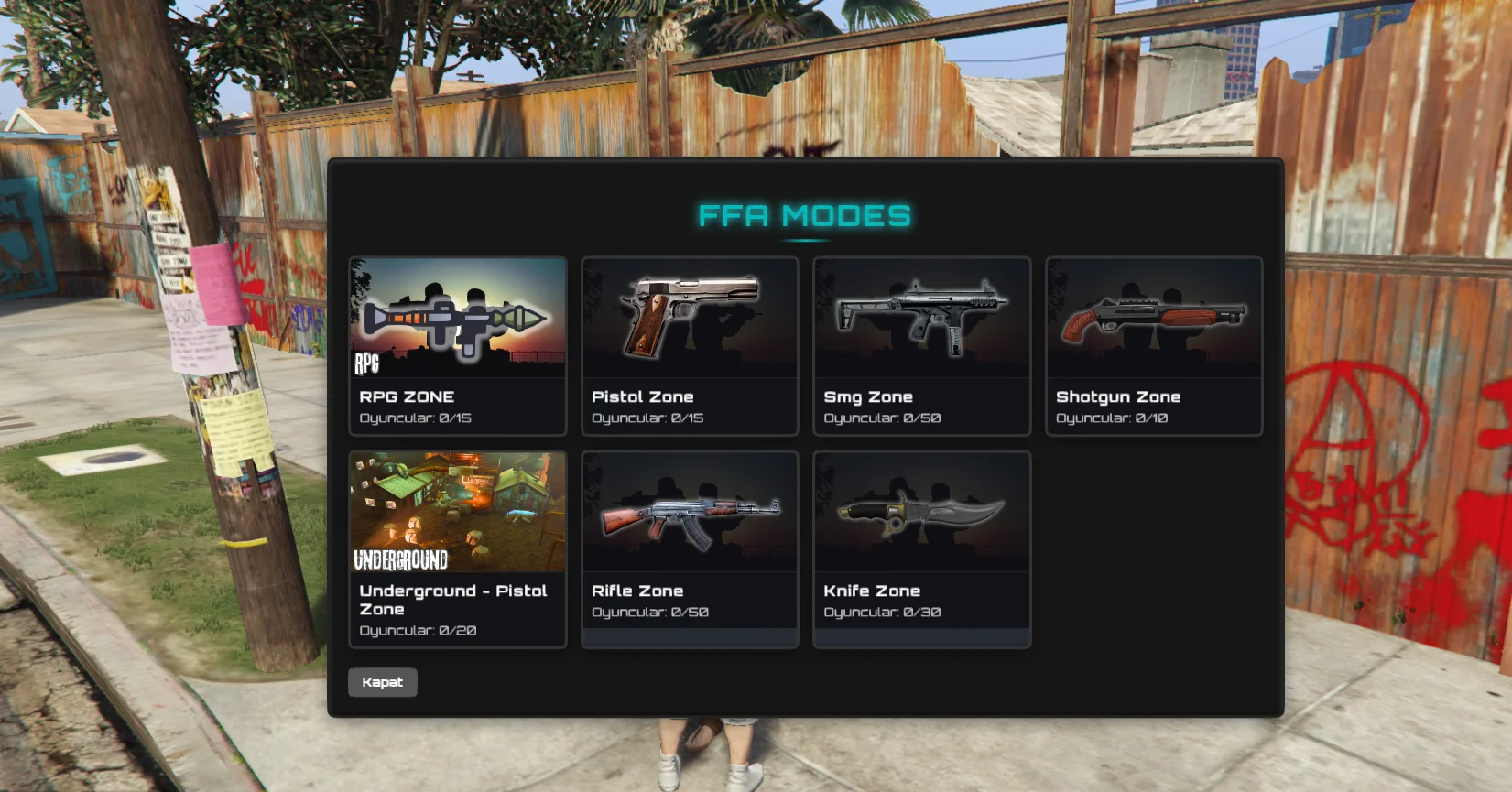The width and height of the screenshot is (1512, 792).
Task: Select the Rifle Zone card
Action: tap(690, 548)
